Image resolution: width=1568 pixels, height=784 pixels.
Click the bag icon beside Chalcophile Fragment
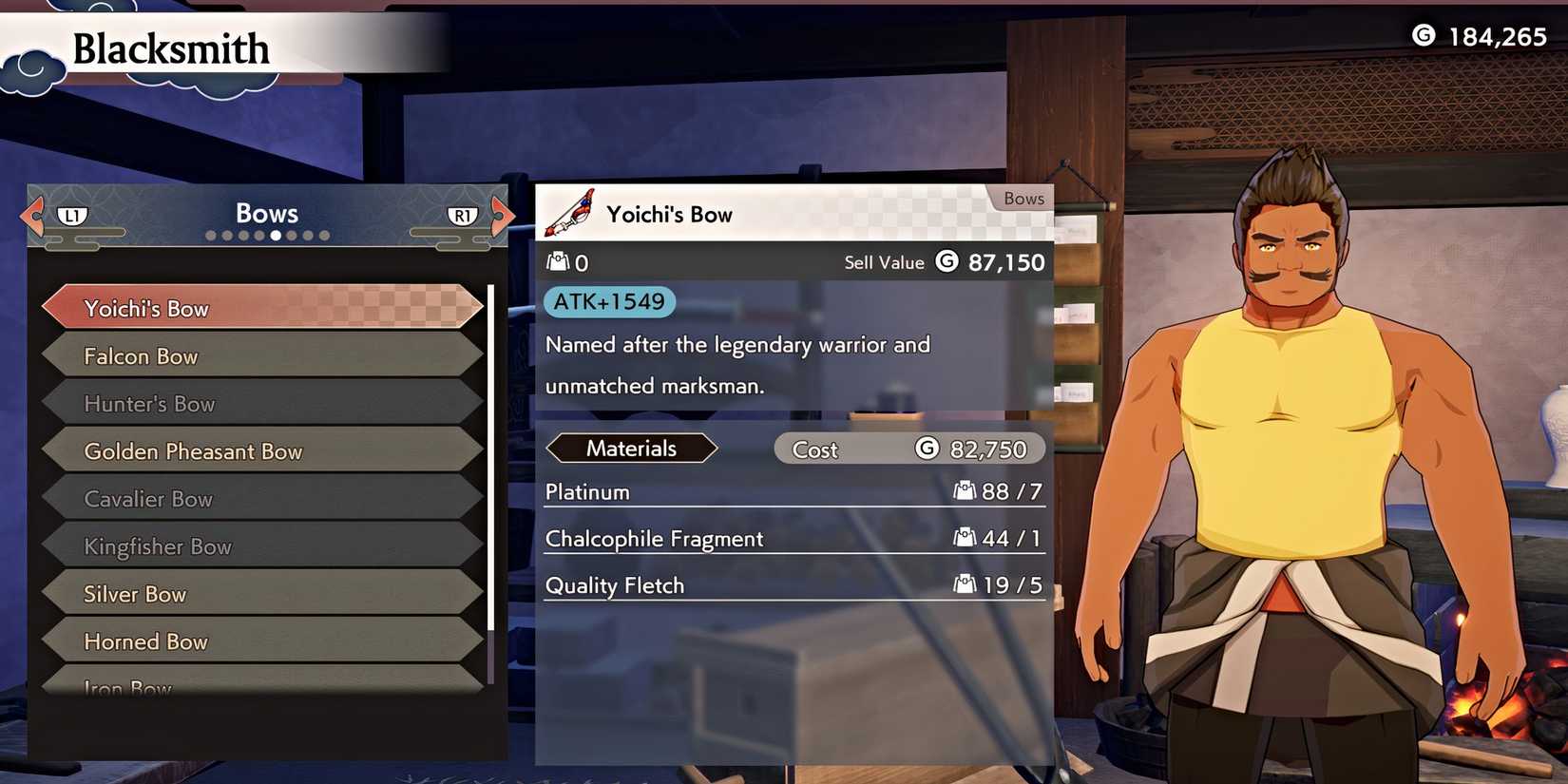click(966, 538)
